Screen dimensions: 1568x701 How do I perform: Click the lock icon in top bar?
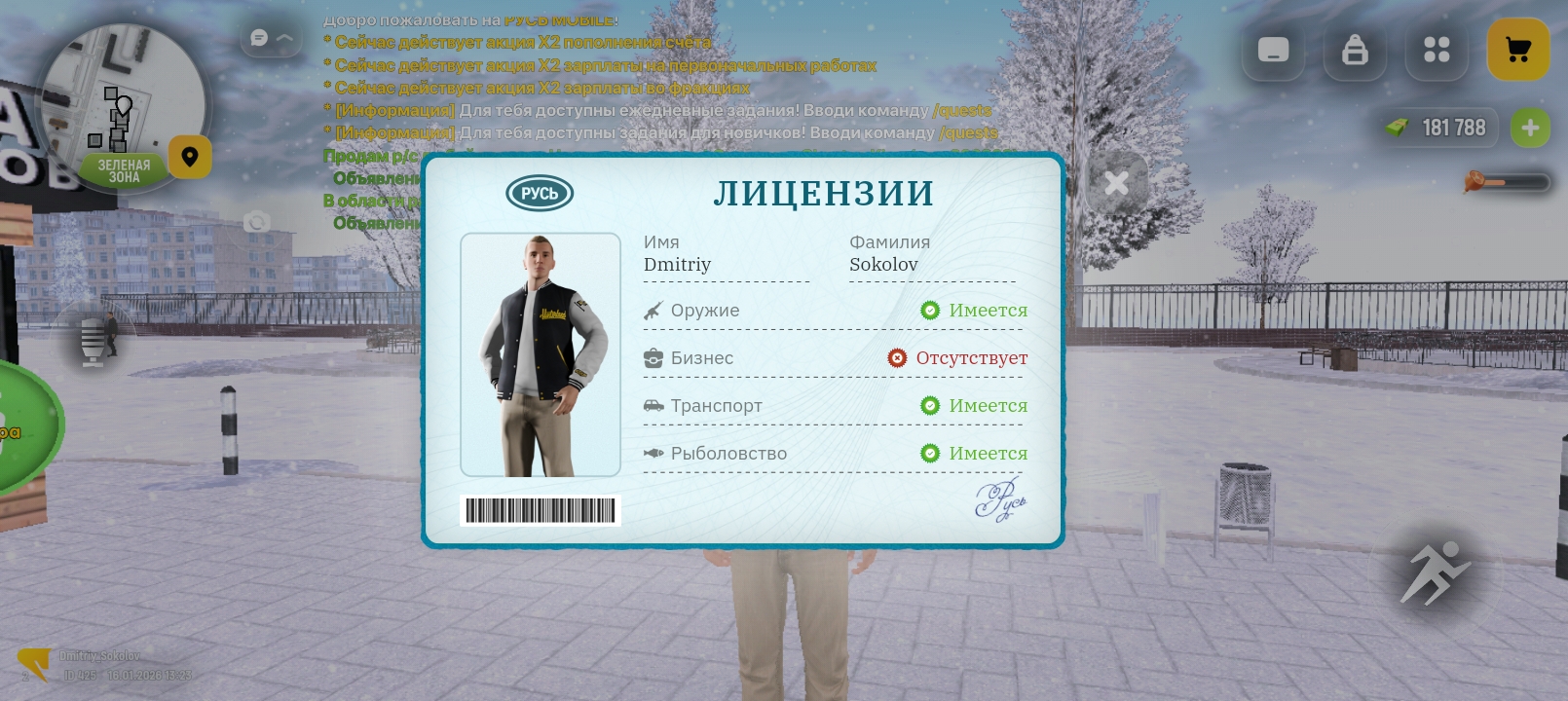(x=1354, y=50)
